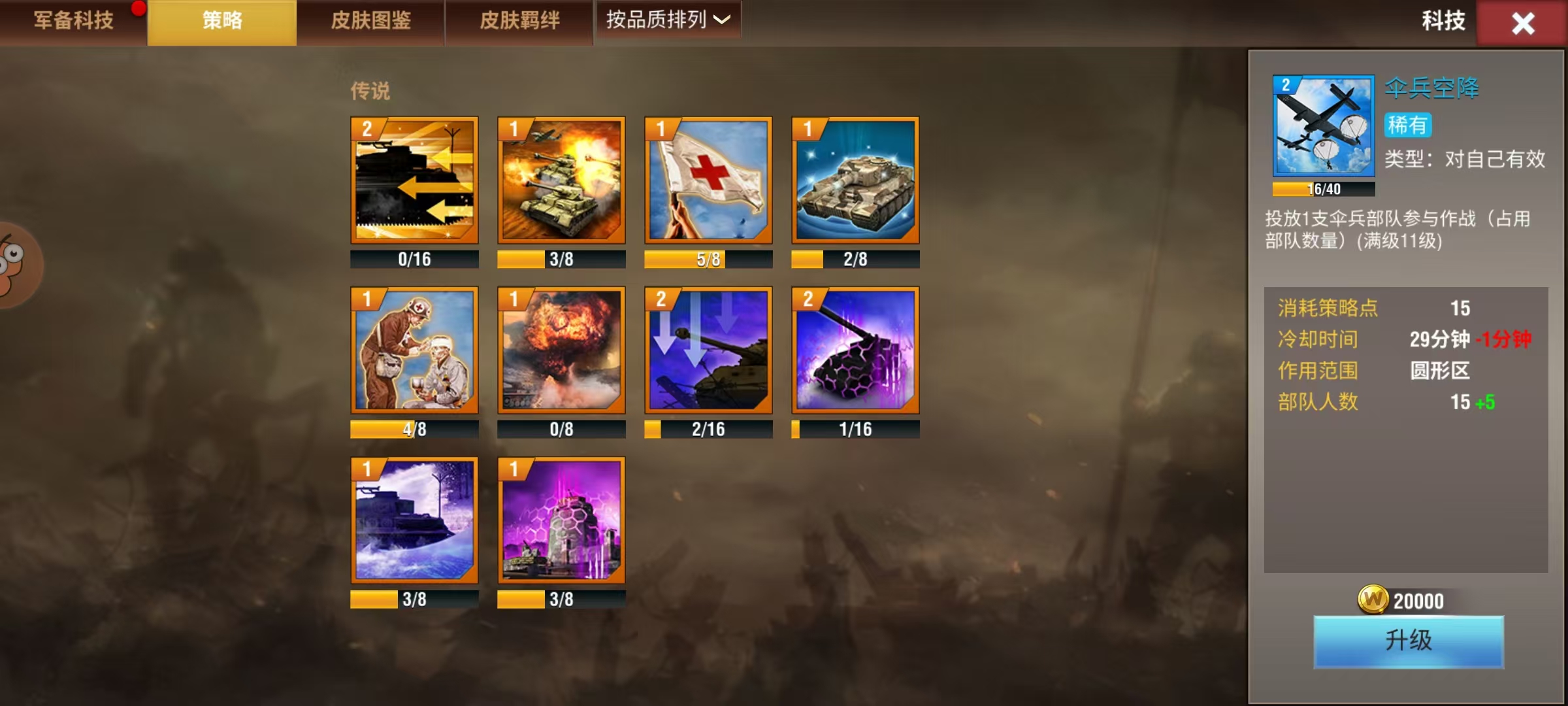Select the medic white flag strategy card
Image resolution: width=1568 pixels, height=706 pixels.
coord(708,183)
